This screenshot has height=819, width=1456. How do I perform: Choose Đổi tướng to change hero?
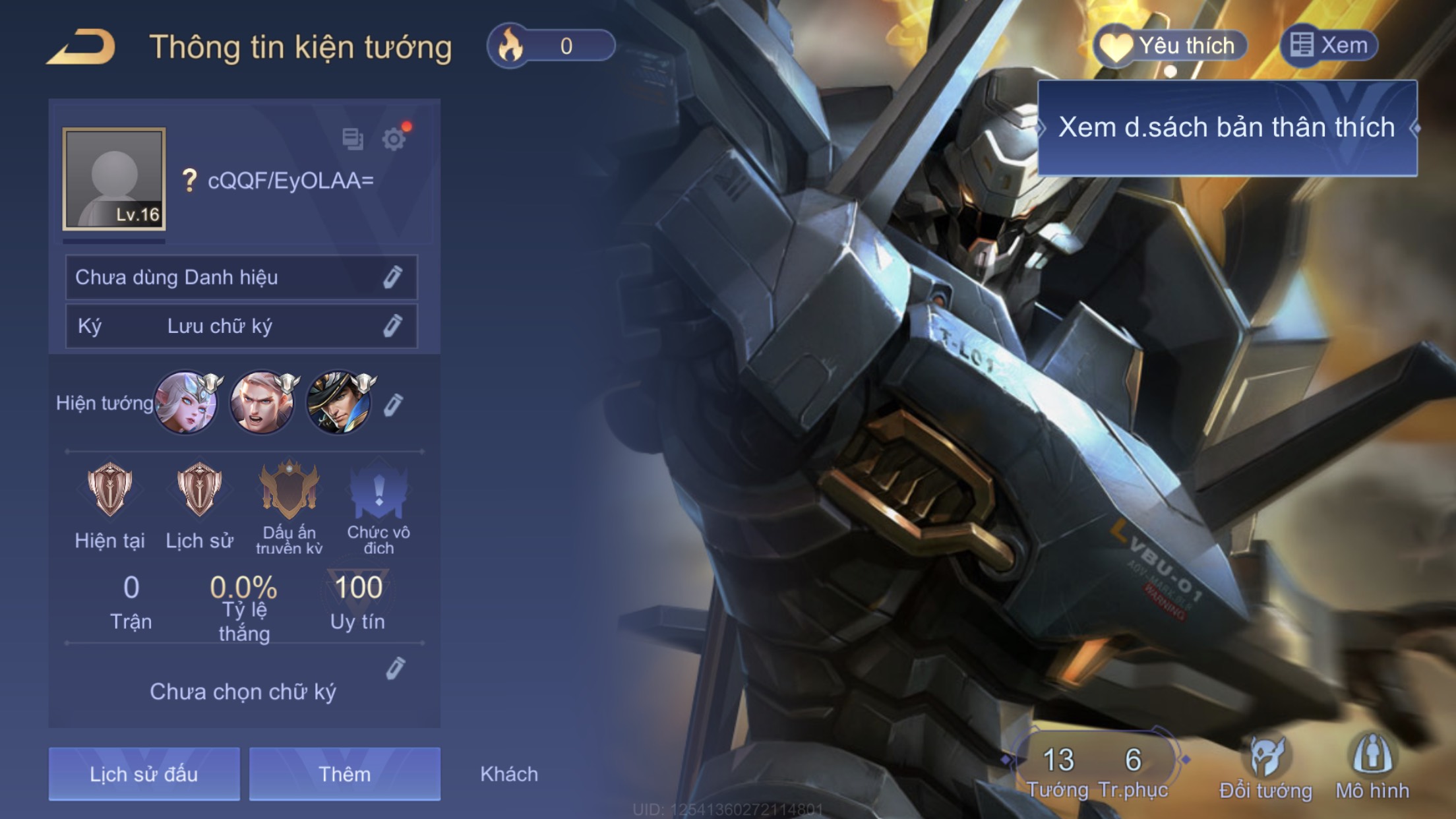[1266, 767]
